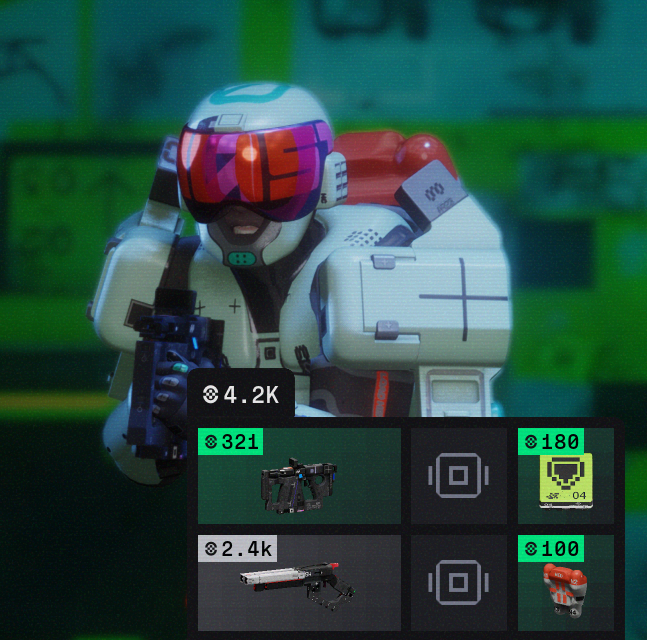Select the 2.4k long rifle slot

(299, 583)
